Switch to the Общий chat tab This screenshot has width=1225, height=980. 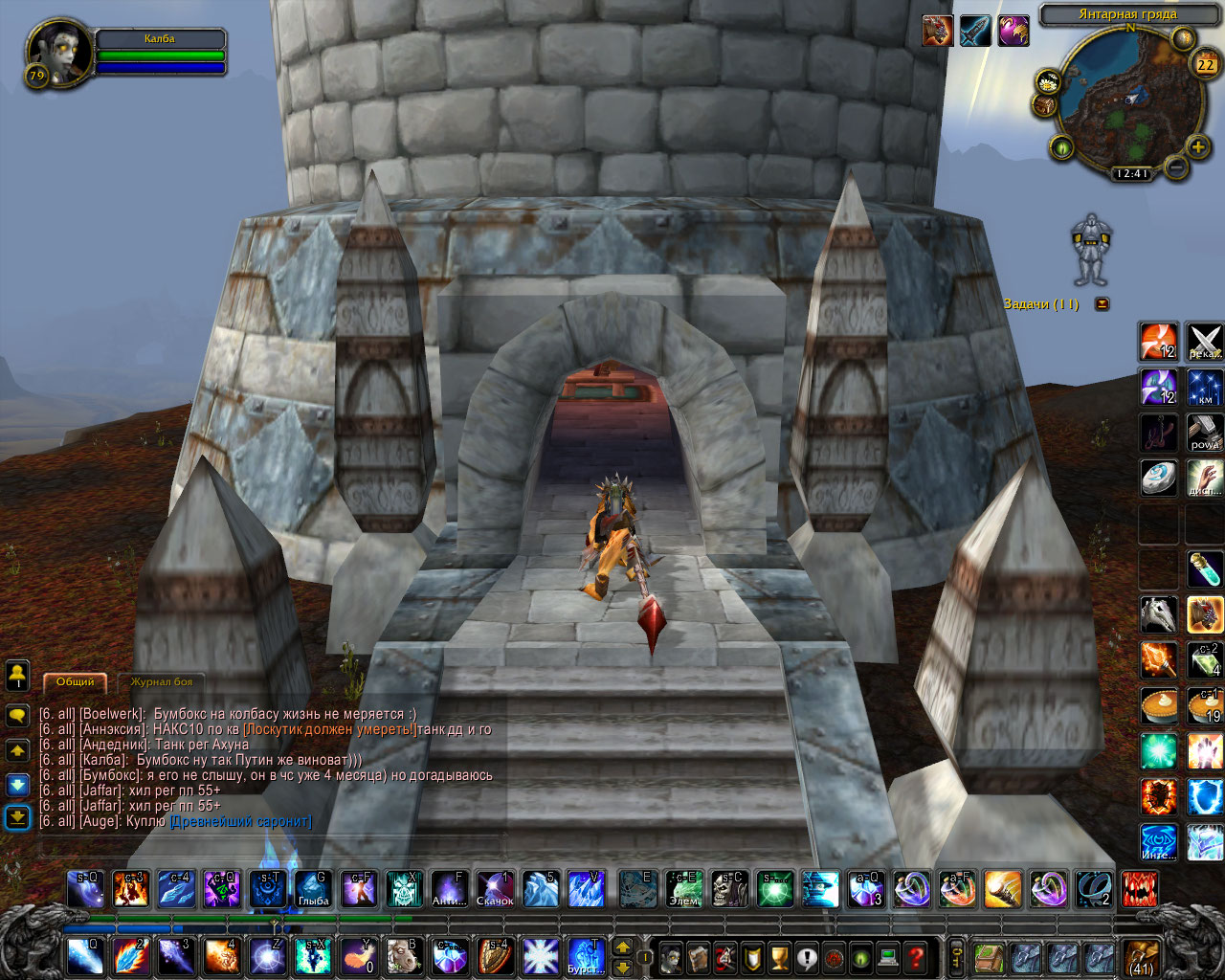pos(75,681)
